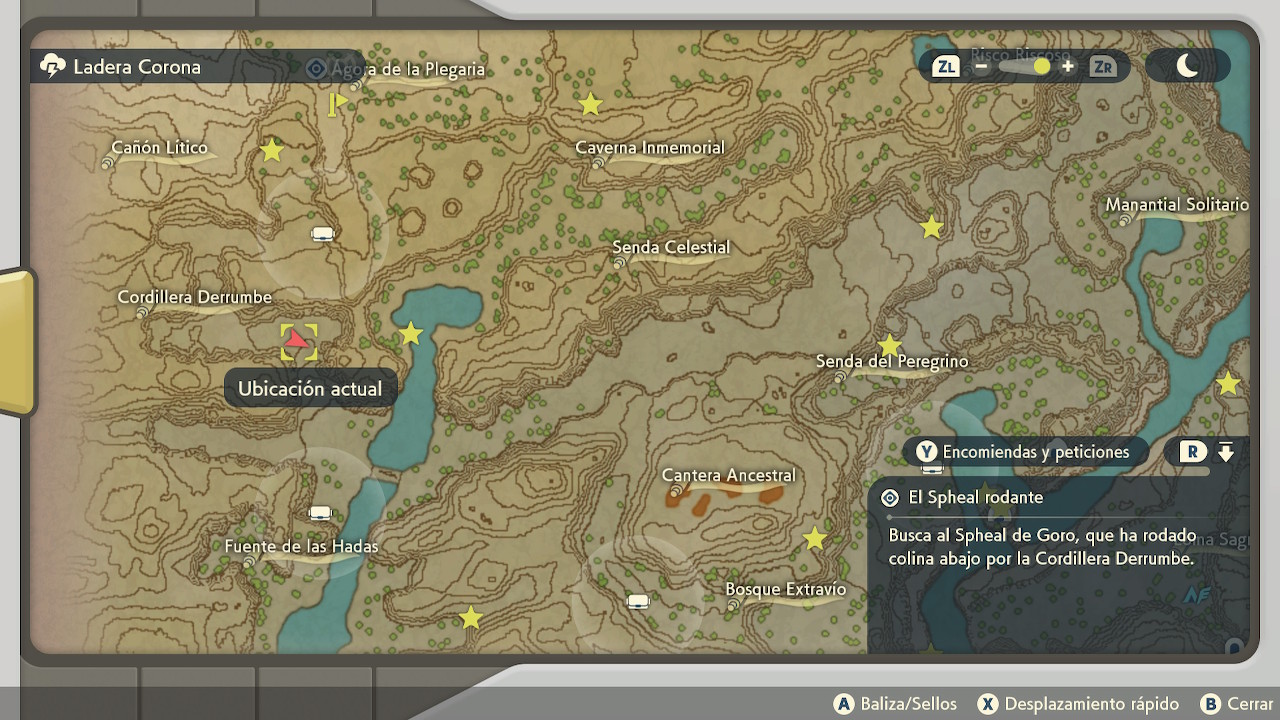
Task: Select the camp icon above Fuente de las Hadas
Action: [x=320, y=513]
